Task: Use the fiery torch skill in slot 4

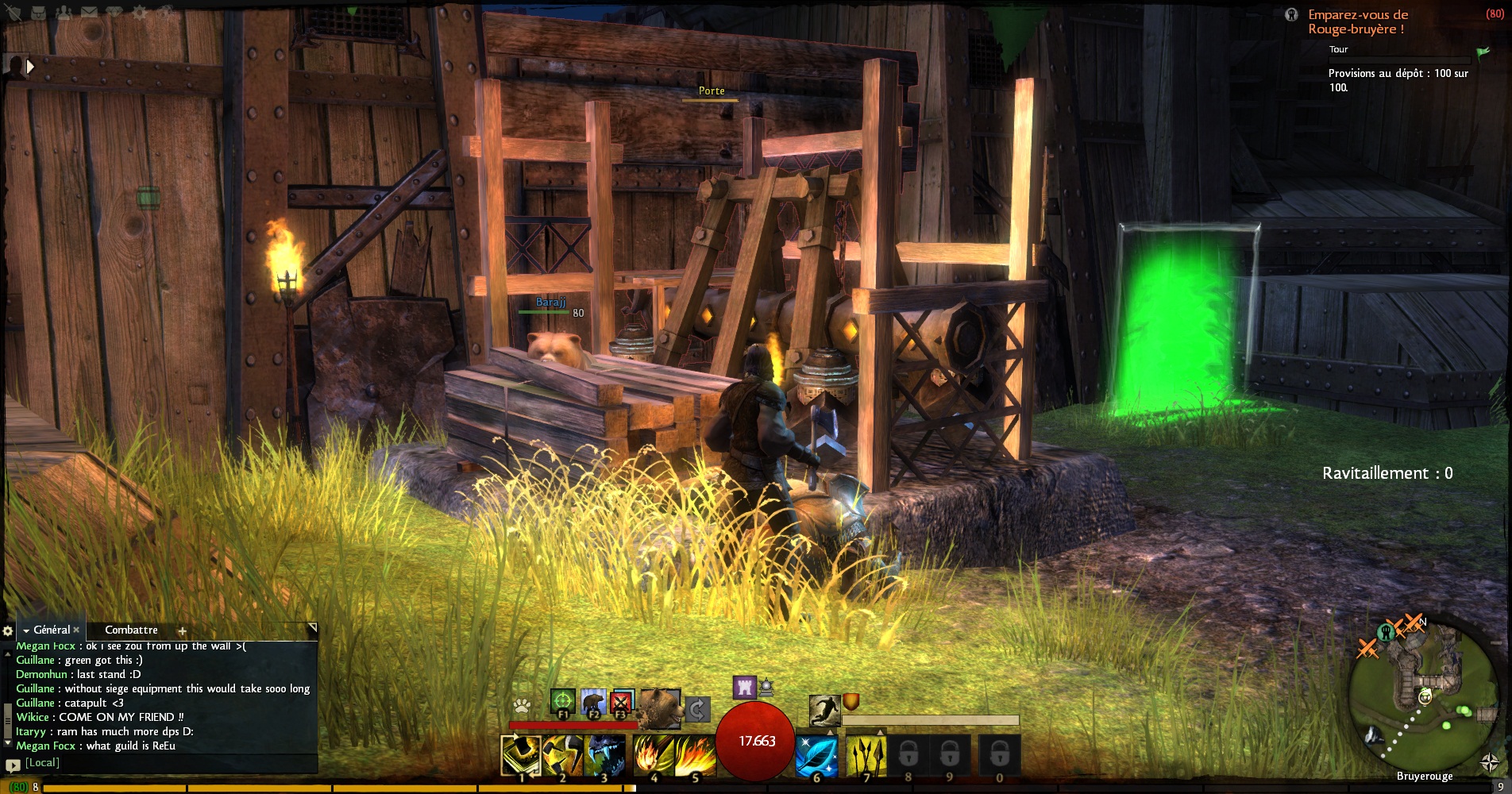Action: coord(653,755)
